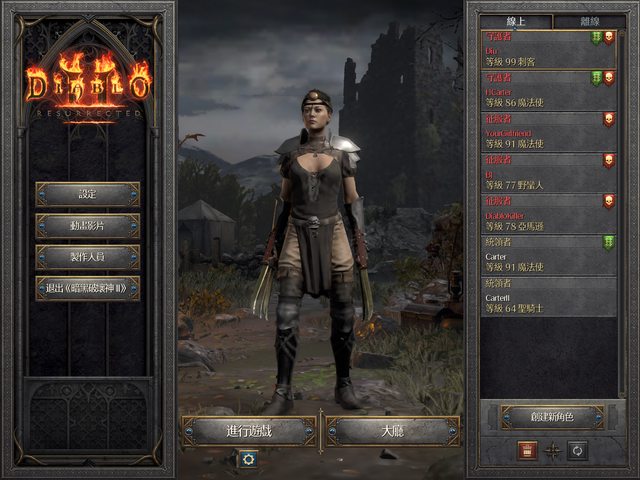Choose the YourGirlfriend level 91 character
Screen dimensions: 640x480
point(547,132)
